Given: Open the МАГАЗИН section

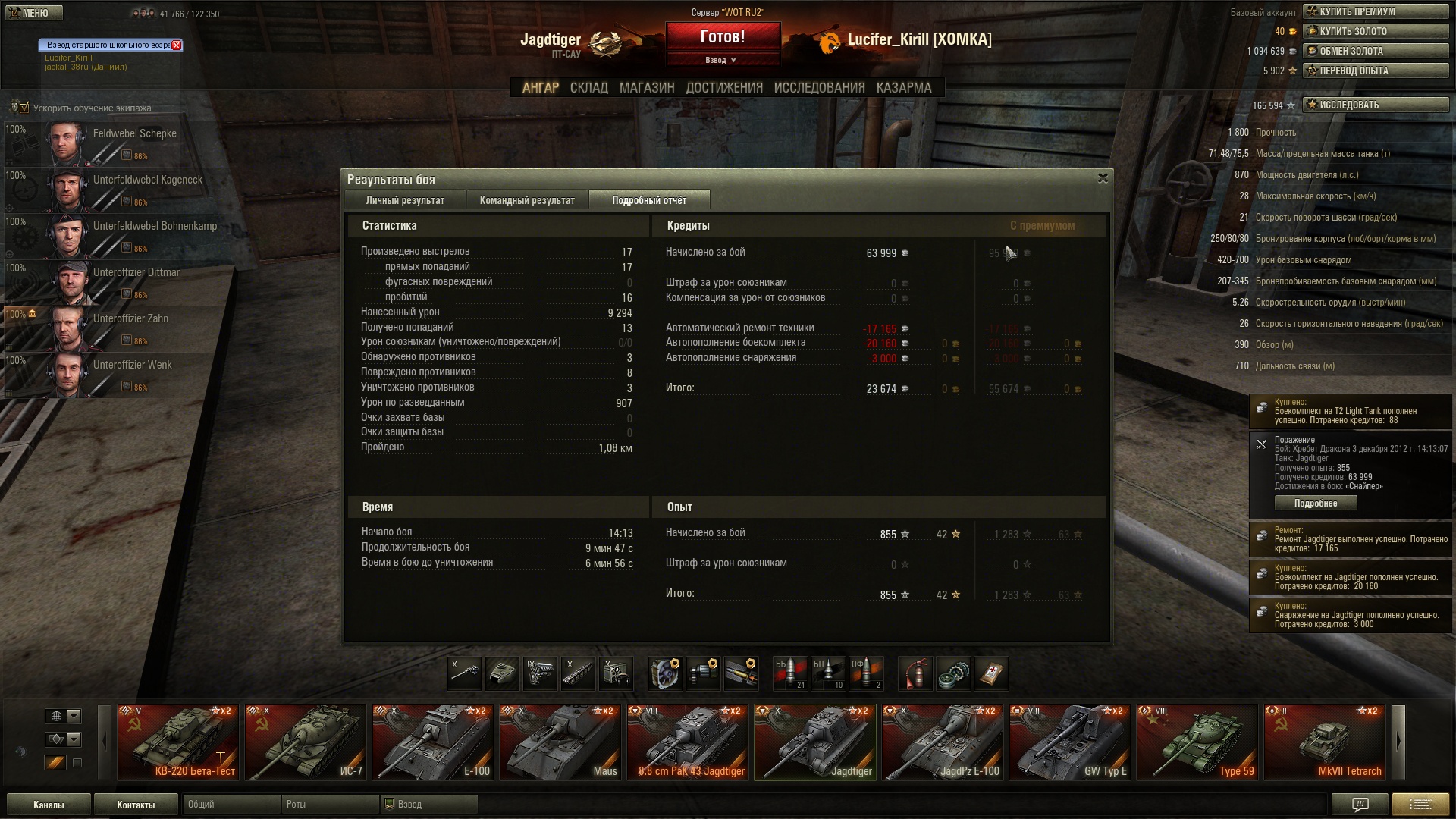Looking at the screenshot, I should [646, 88].
